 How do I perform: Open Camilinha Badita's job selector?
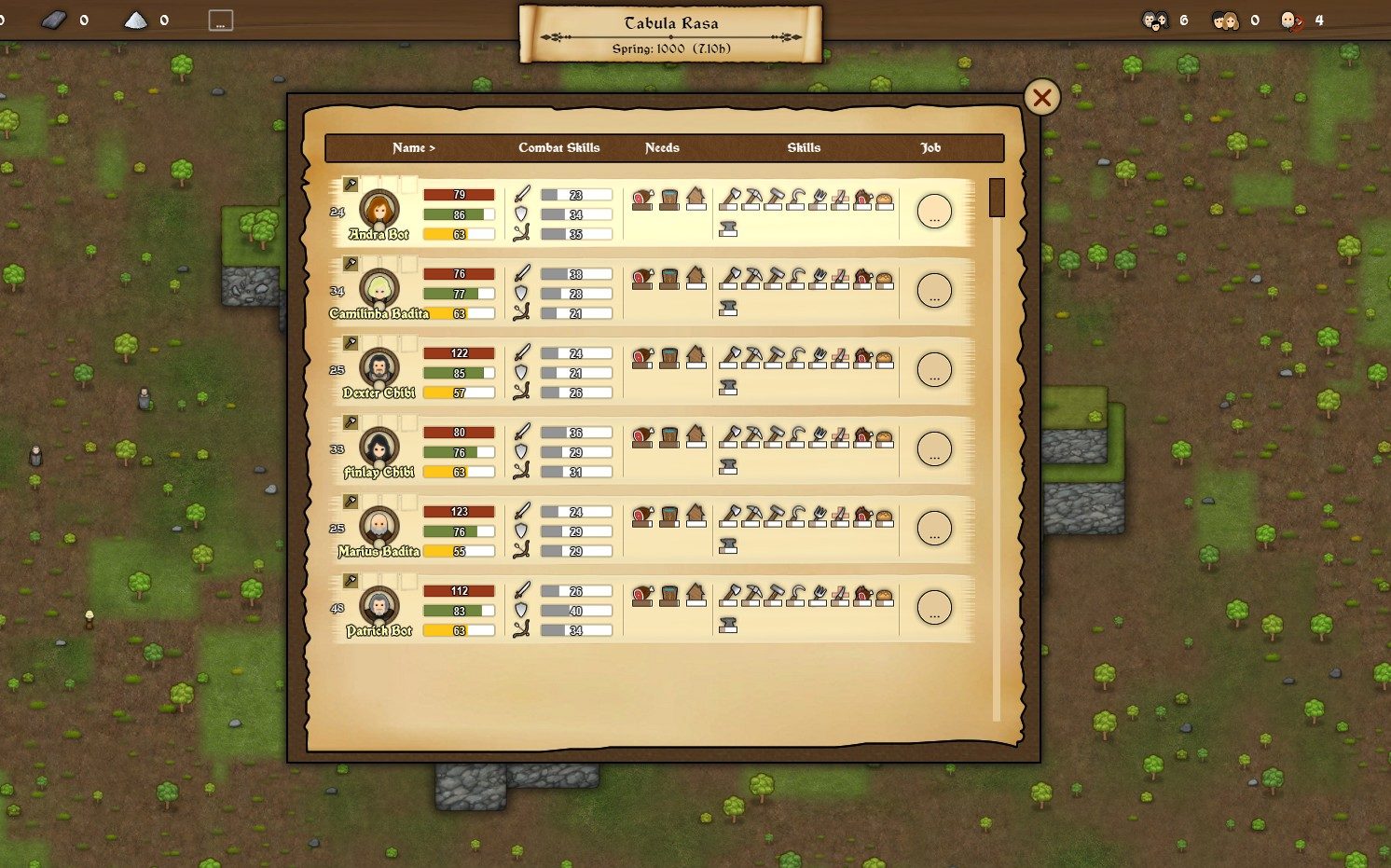point(934,291)
